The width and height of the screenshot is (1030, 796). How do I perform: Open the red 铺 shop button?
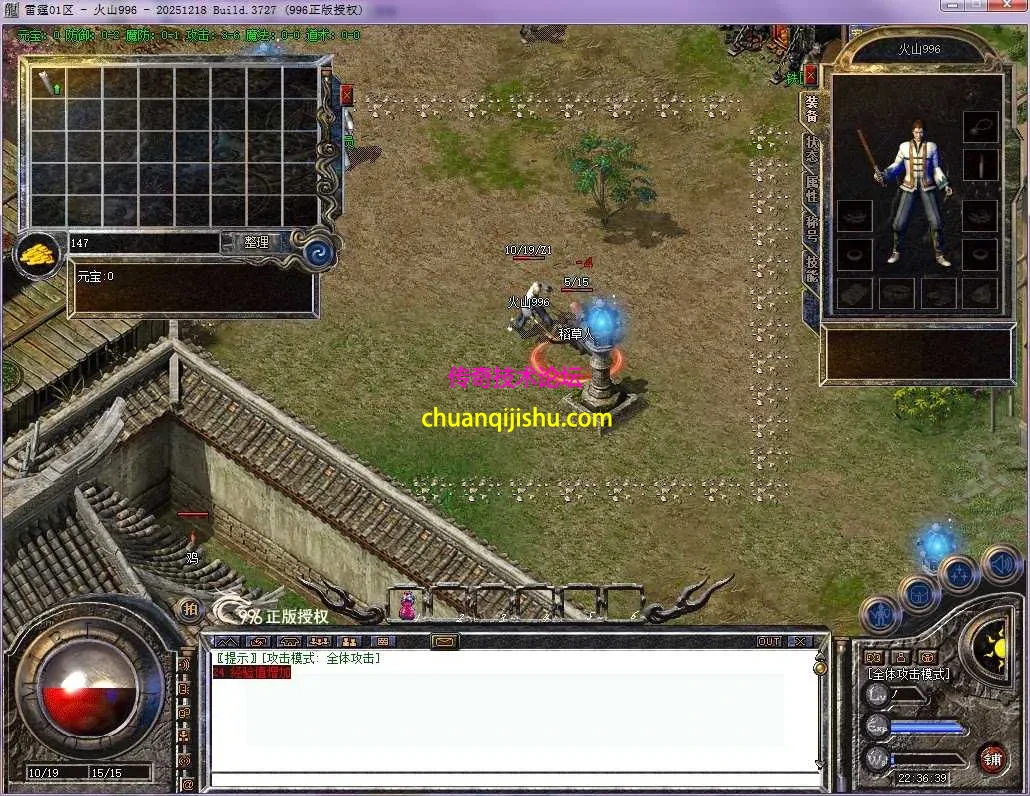coord(992,757)
